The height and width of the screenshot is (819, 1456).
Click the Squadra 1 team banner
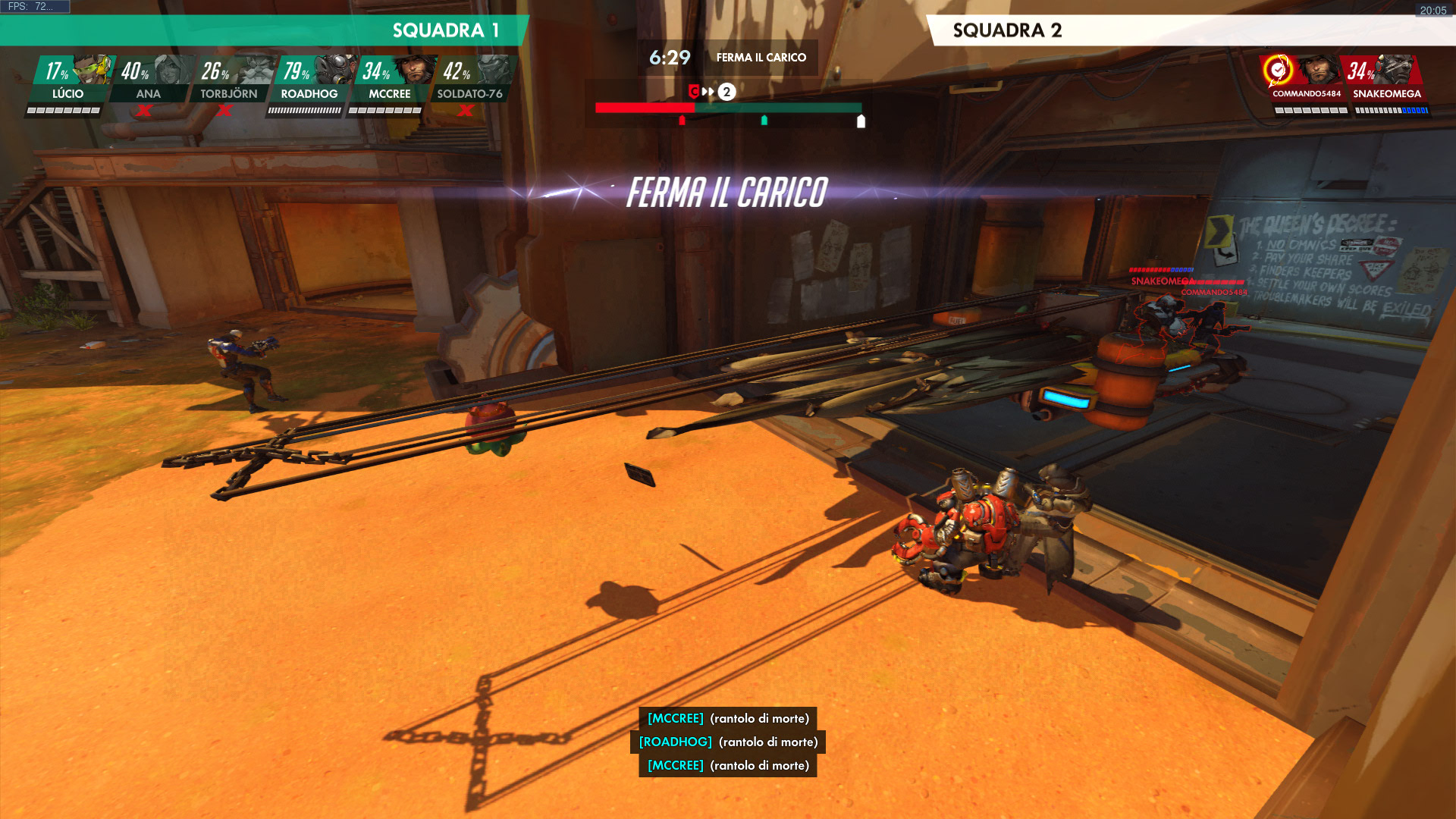click(264, 30)
